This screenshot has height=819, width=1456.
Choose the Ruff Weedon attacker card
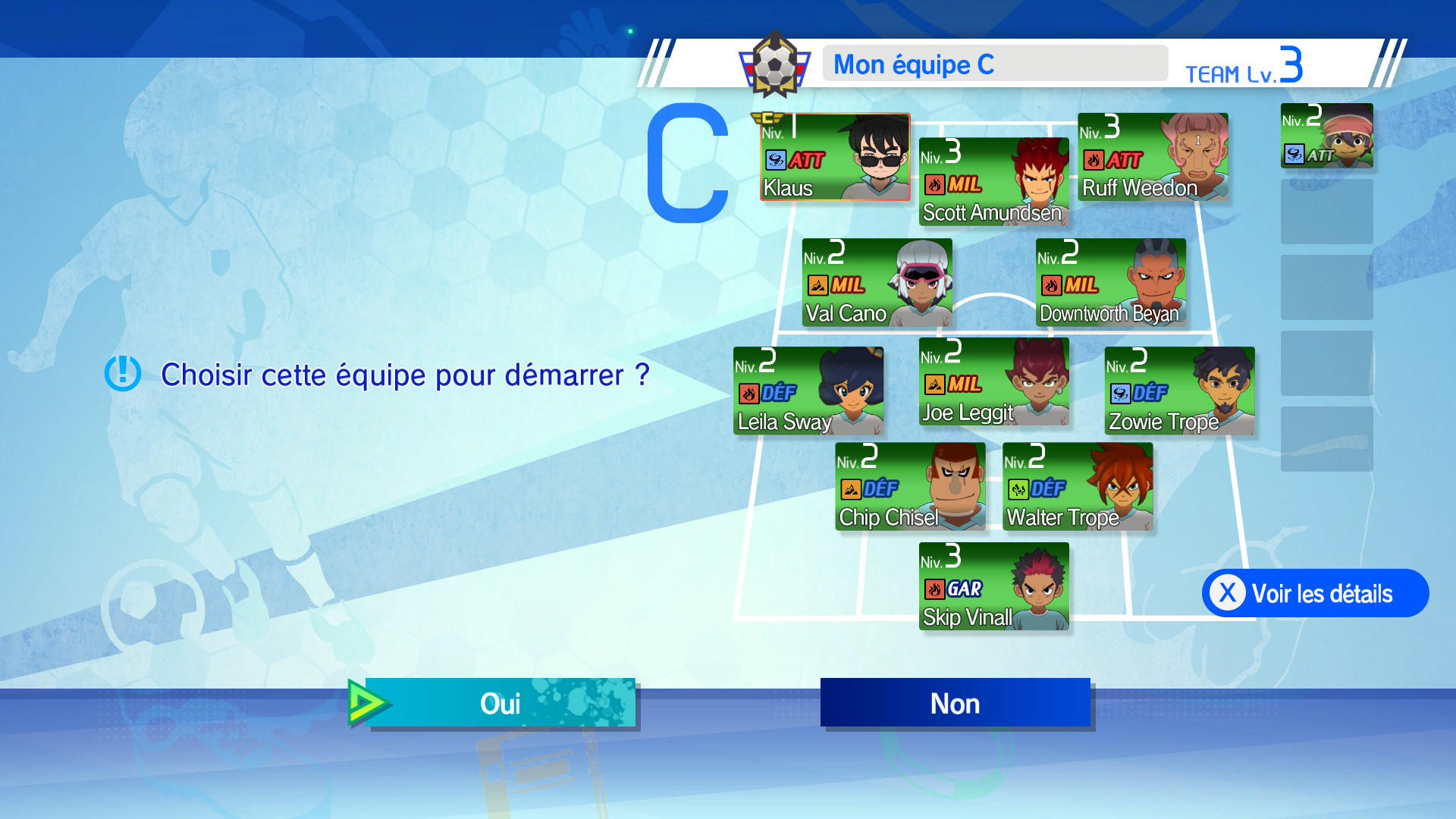pyautogui.click(x=1153, y=158)
